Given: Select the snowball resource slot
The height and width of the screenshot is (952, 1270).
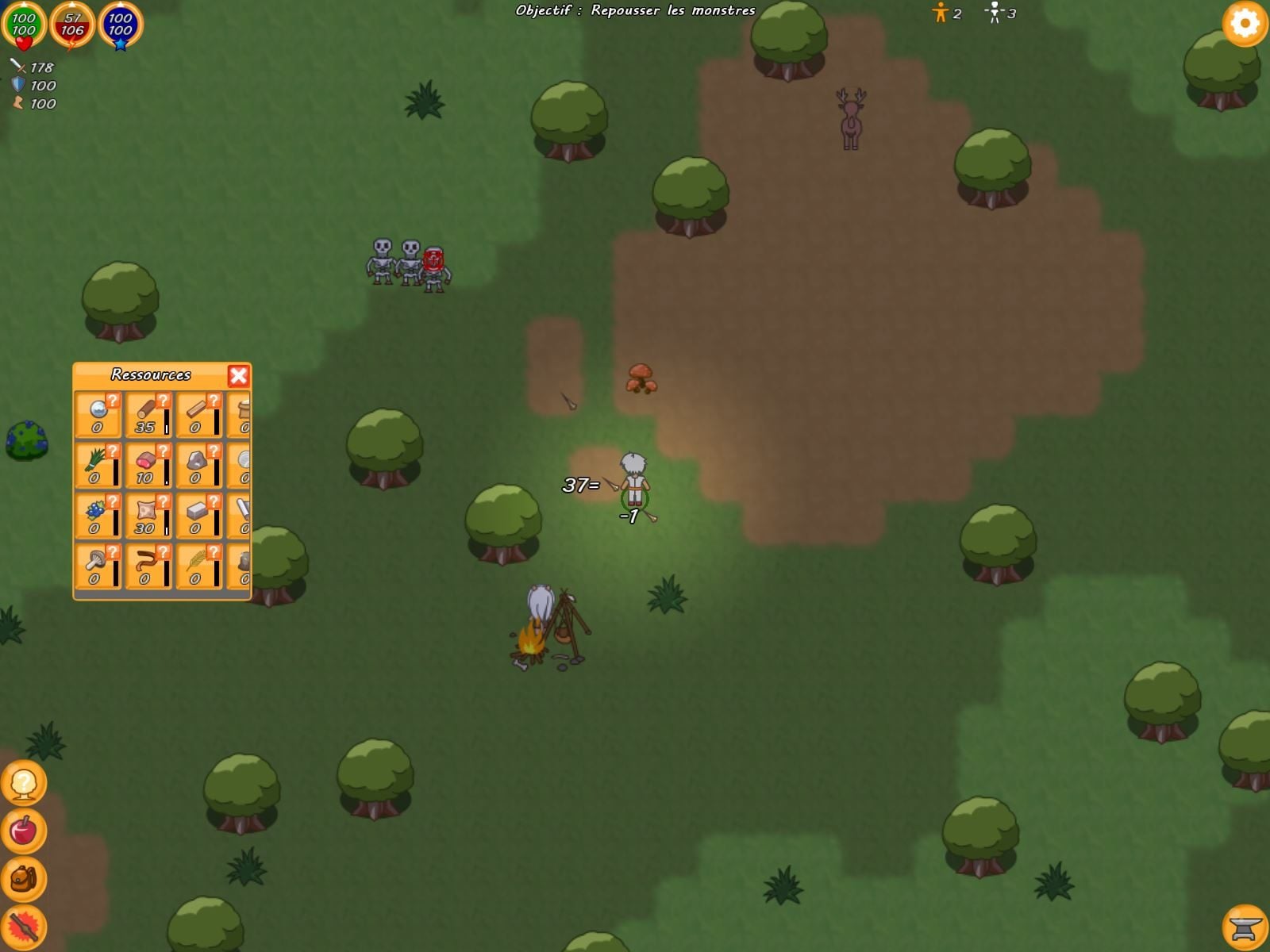Looking at the screenshot, I should pyautogui.click(x=97, y=415).
